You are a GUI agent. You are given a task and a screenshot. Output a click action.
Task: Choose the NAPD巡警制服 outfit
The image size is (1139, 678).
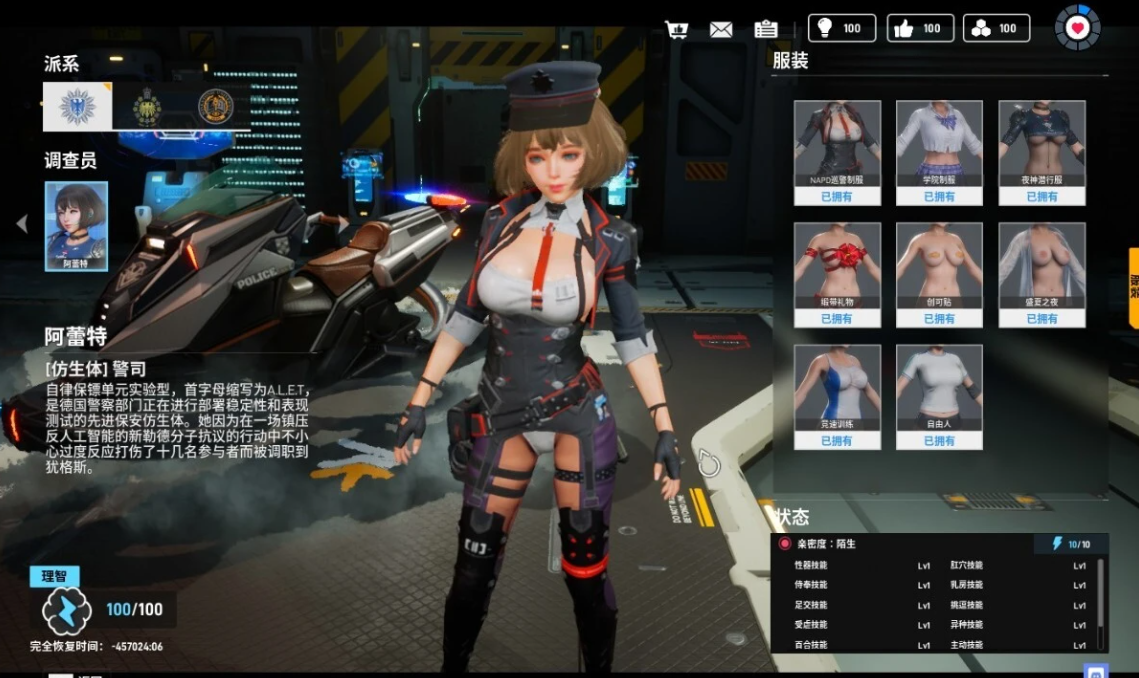tap(837, 151)
